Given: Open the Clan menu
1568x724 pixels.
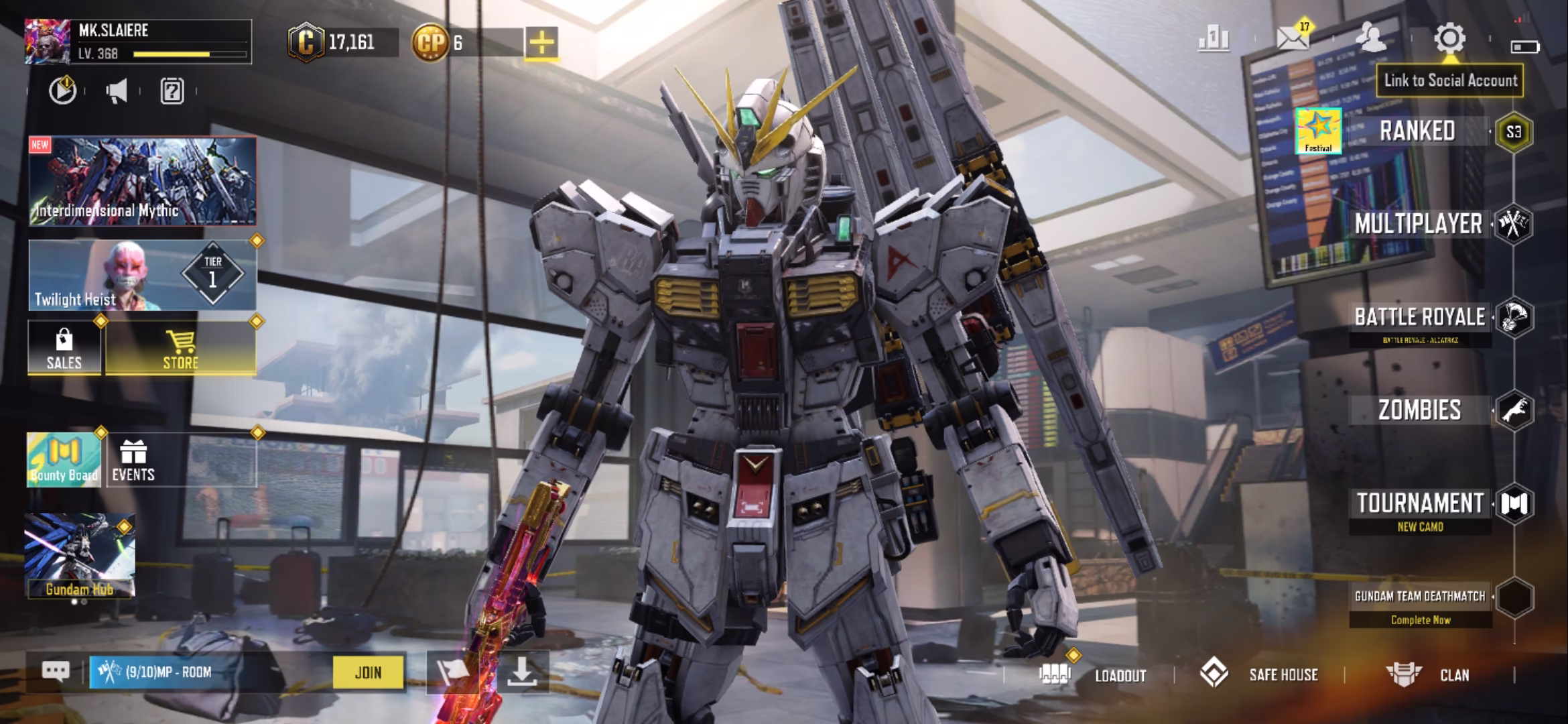Looking at the screenshot, I should 1453,675.
